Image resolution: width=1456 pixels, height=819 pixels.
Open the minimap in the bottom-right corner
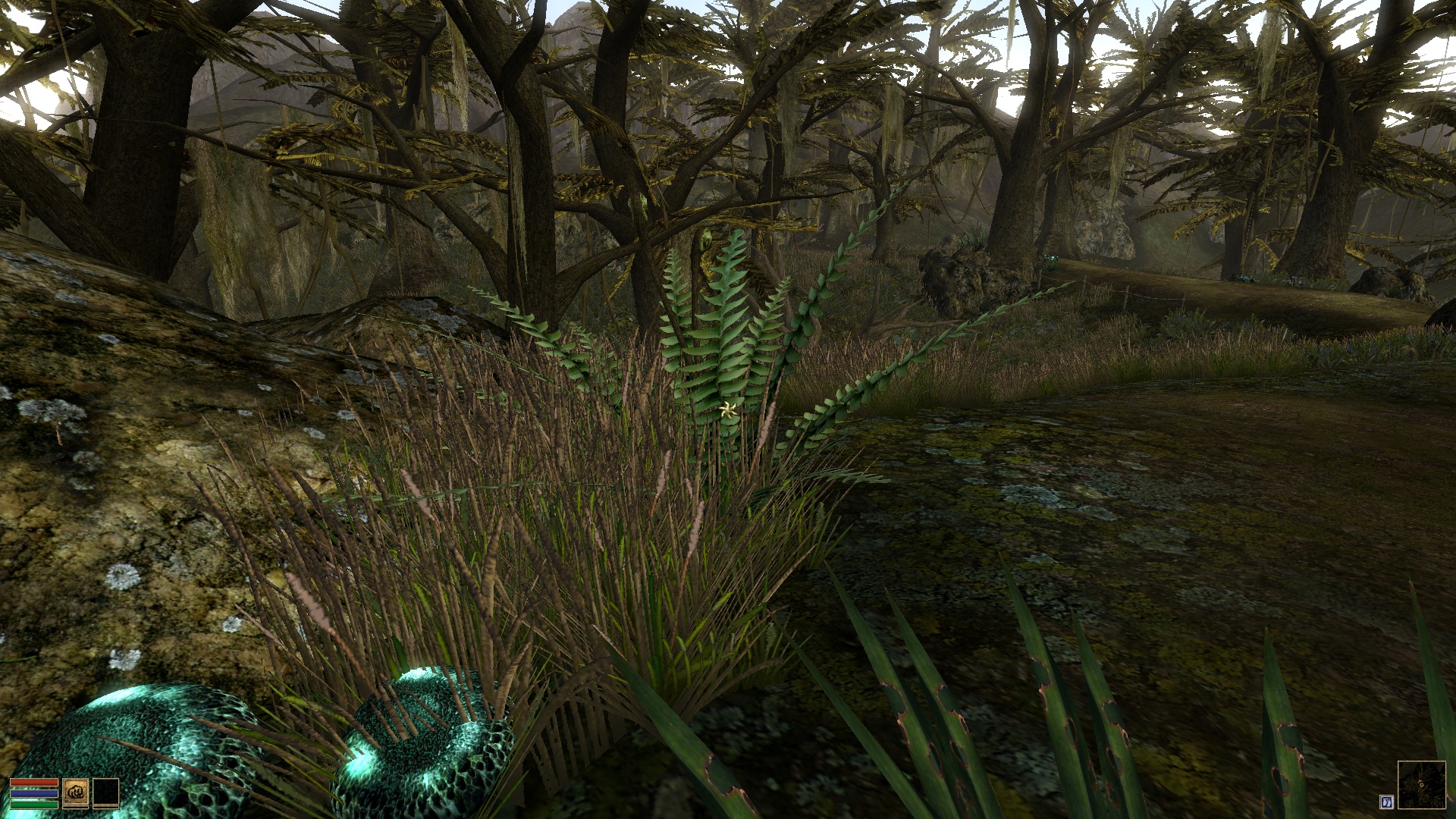point(1422,785)
